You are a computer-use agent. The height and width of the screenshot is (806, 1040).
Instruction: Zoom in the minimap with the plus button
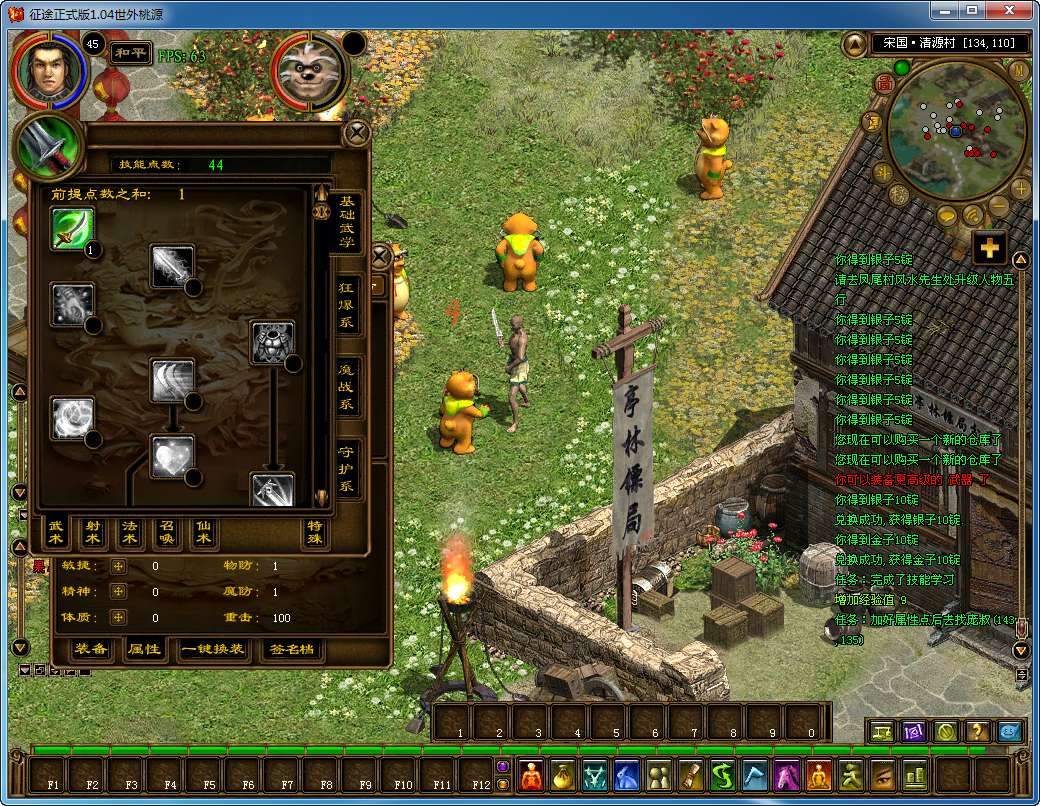(1020, 187)
